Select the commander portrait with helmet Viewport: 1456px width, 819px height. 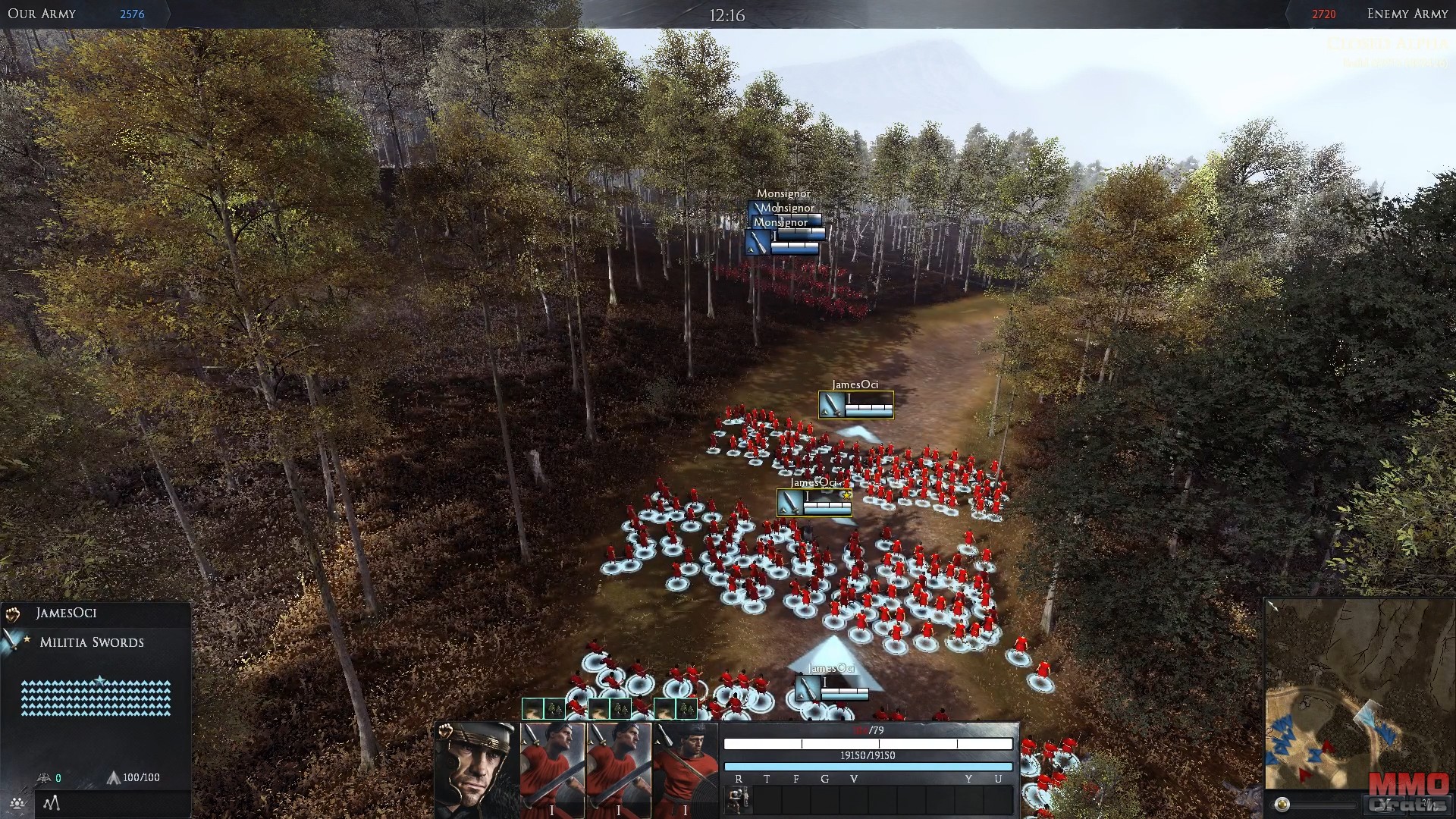(x=476, y=770)
